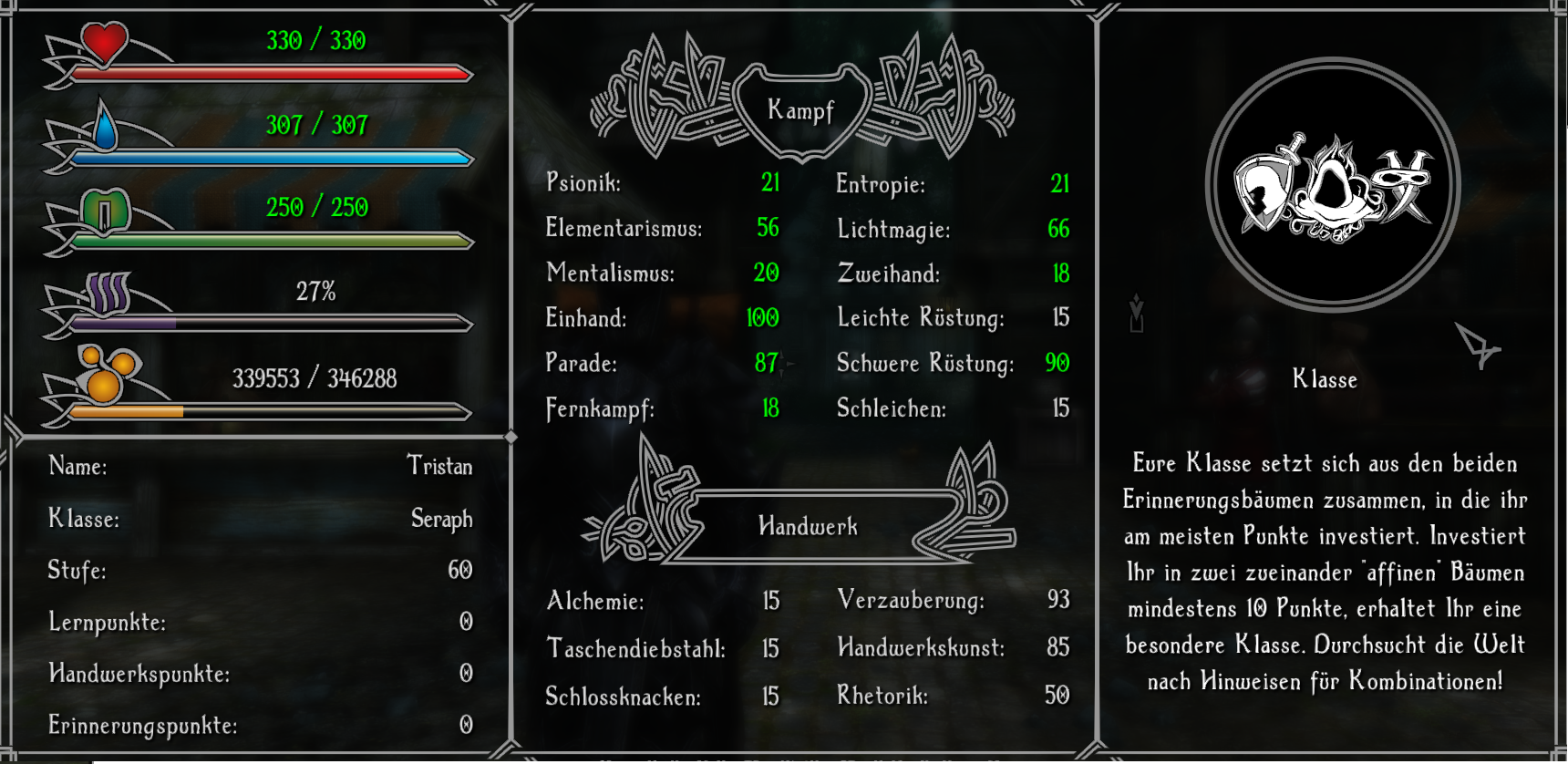Select the Alchemie crafting skill
The width and height of the screenshot is (1568, 764).
(663, 600)
